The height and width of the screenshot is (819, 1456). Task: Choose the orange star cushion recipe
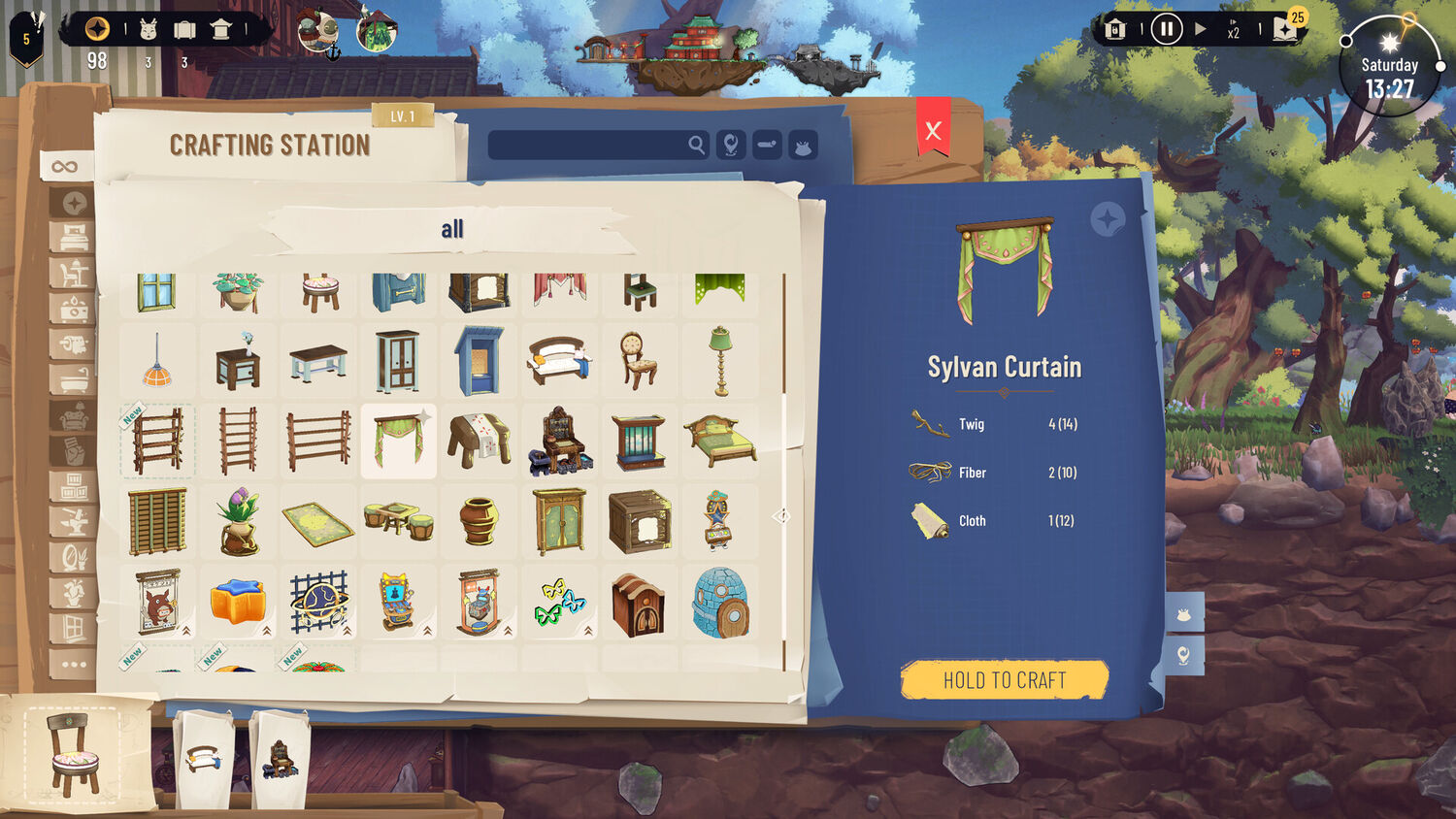click(x=238, y=603)
